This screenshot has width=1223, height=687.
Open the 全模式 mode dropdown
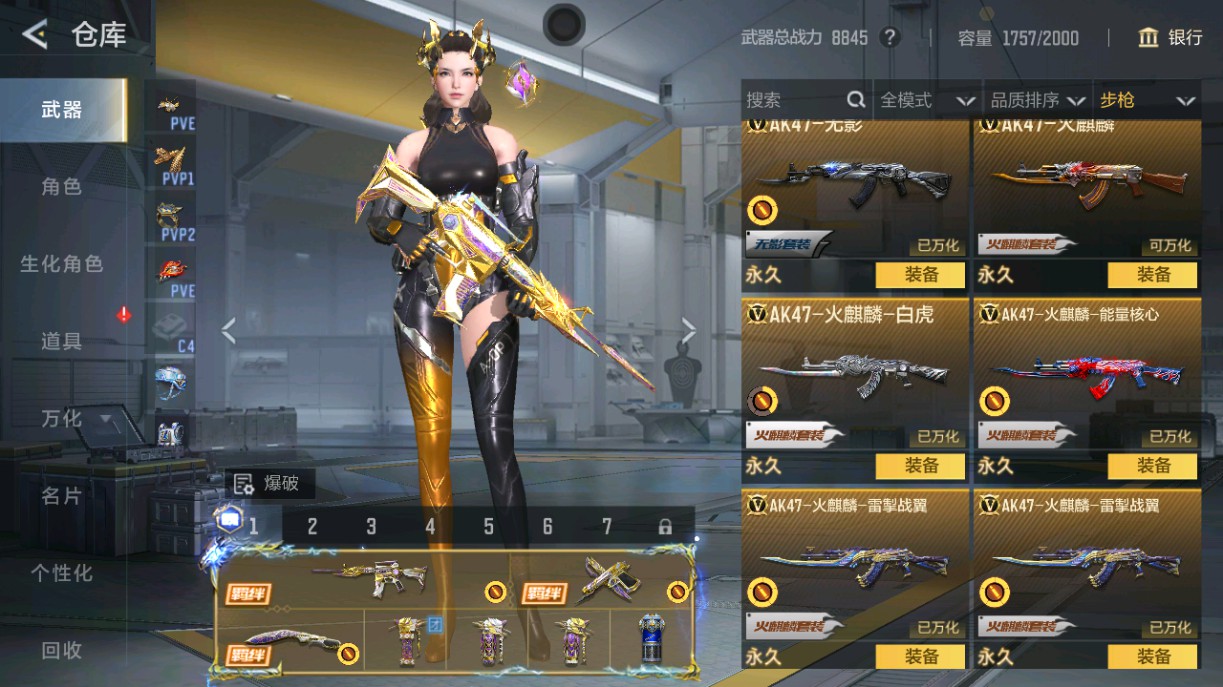(x=926, y=100)
